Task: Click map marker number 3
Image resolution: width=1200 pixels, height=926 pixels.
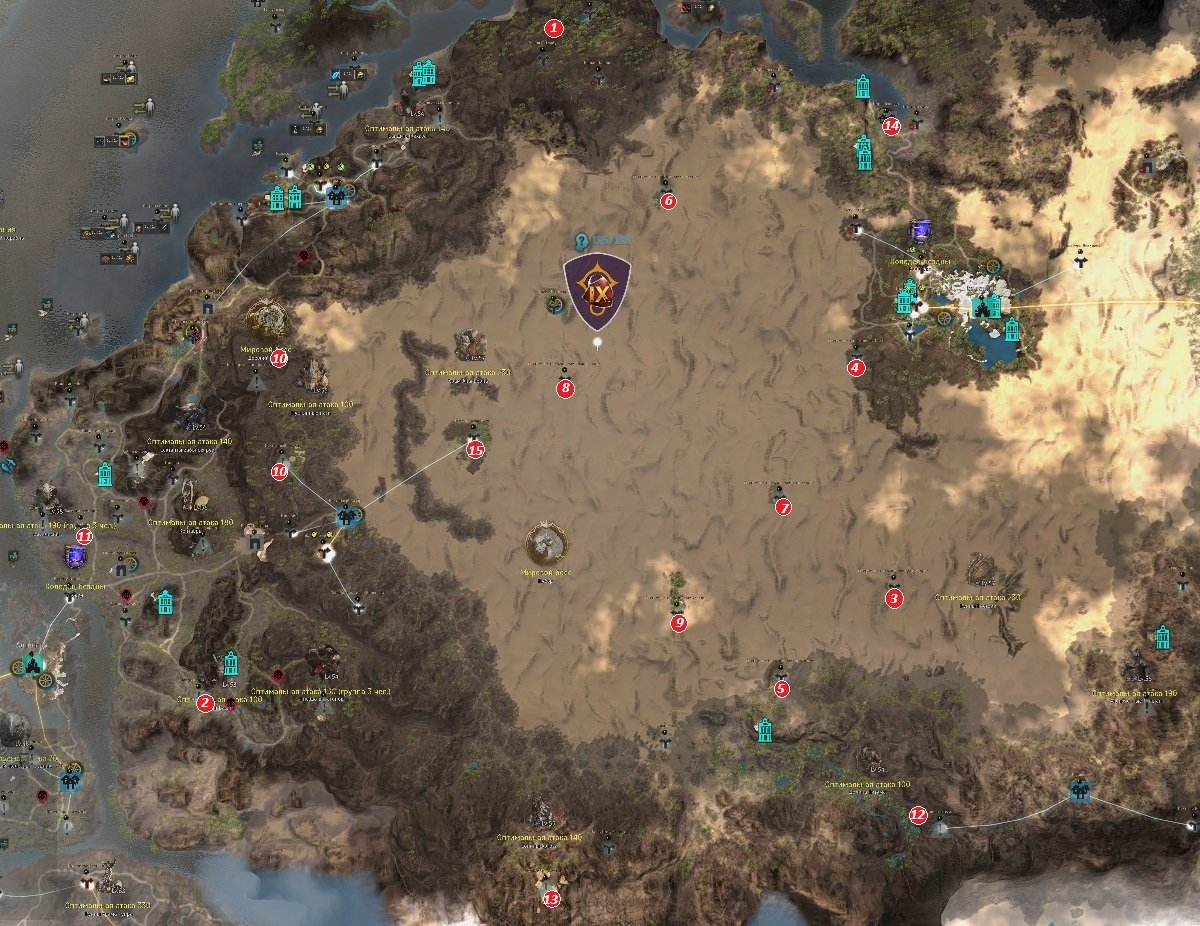Action: tap(894, 599)
